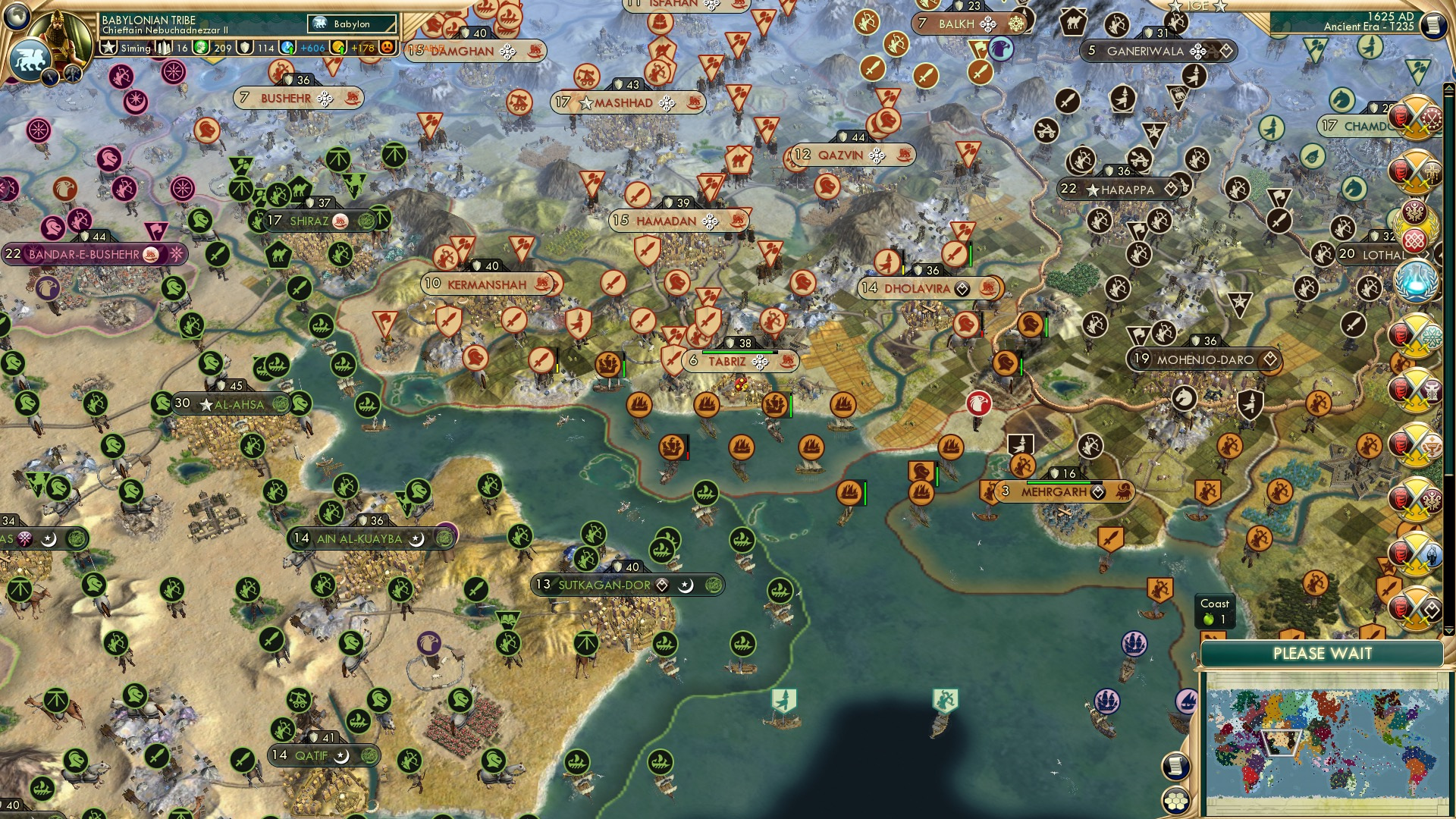Click the up arrow atop the notification scrollbar
The image size is (1456, 819).
click(1449, 89)
